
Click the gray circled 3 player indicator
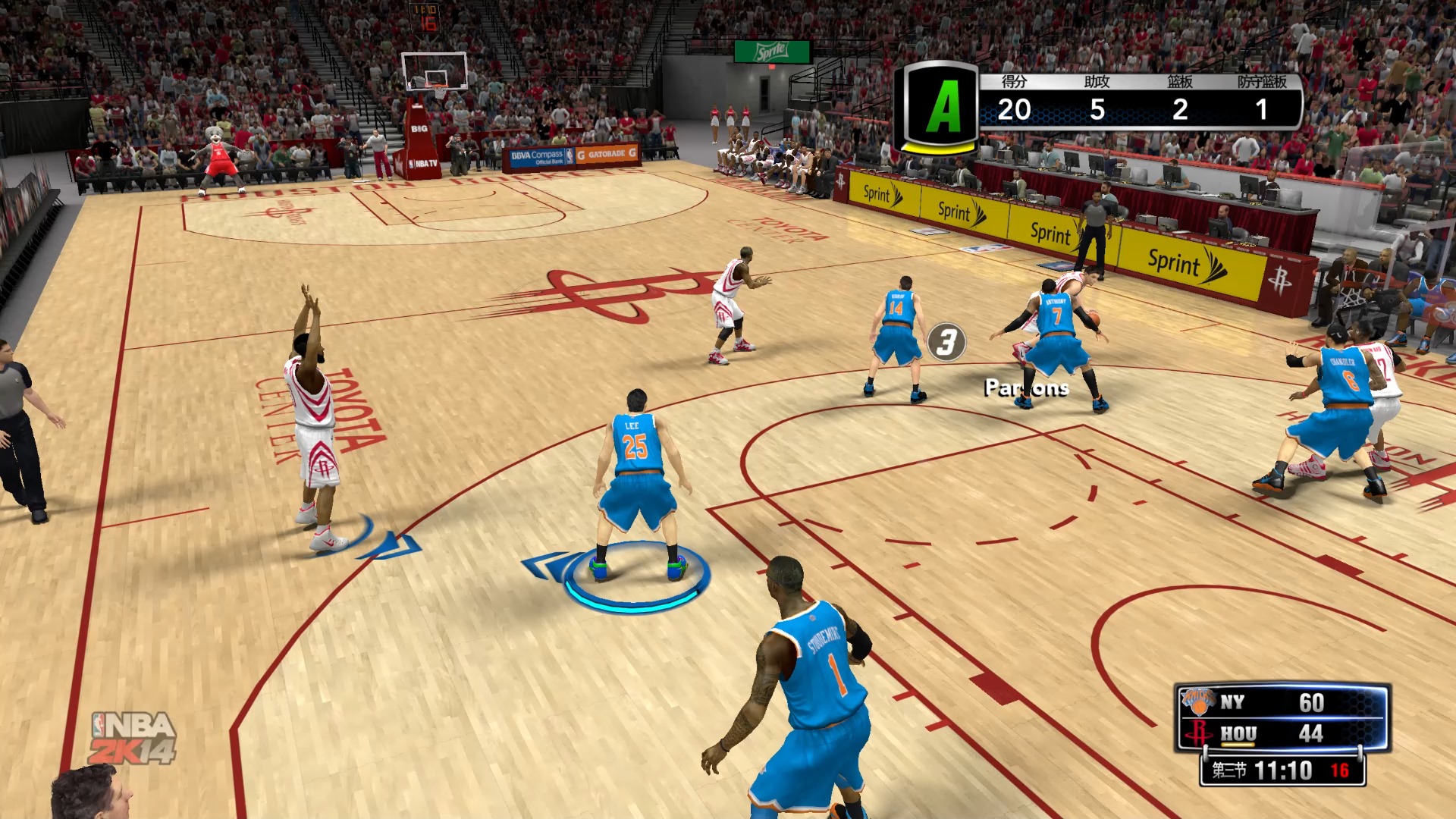click(x=947, y=343)
